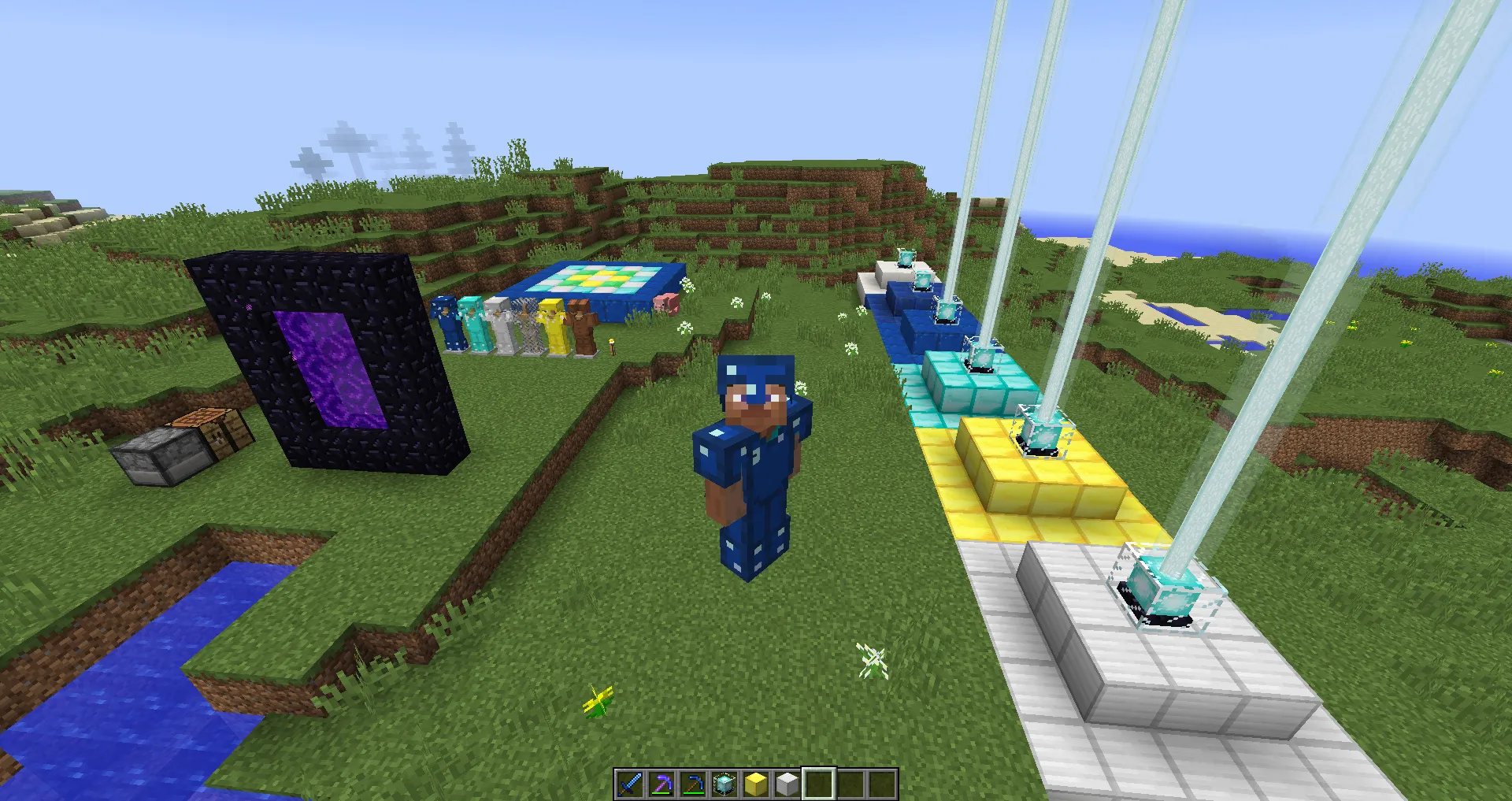The width and height of the screenshot is (1512, 801).
Task: Click the torch beside the leather armor stand
Action: click(613, 344)
